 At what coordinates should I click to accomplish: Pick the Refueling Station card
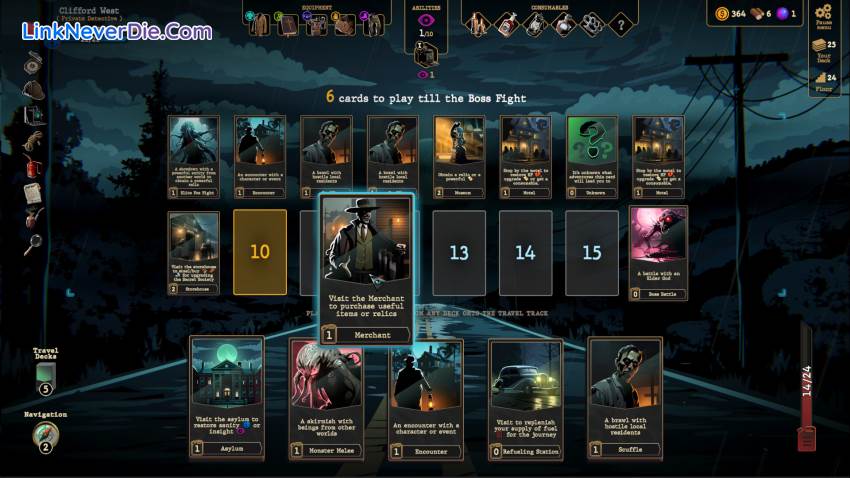coord(526,397)
